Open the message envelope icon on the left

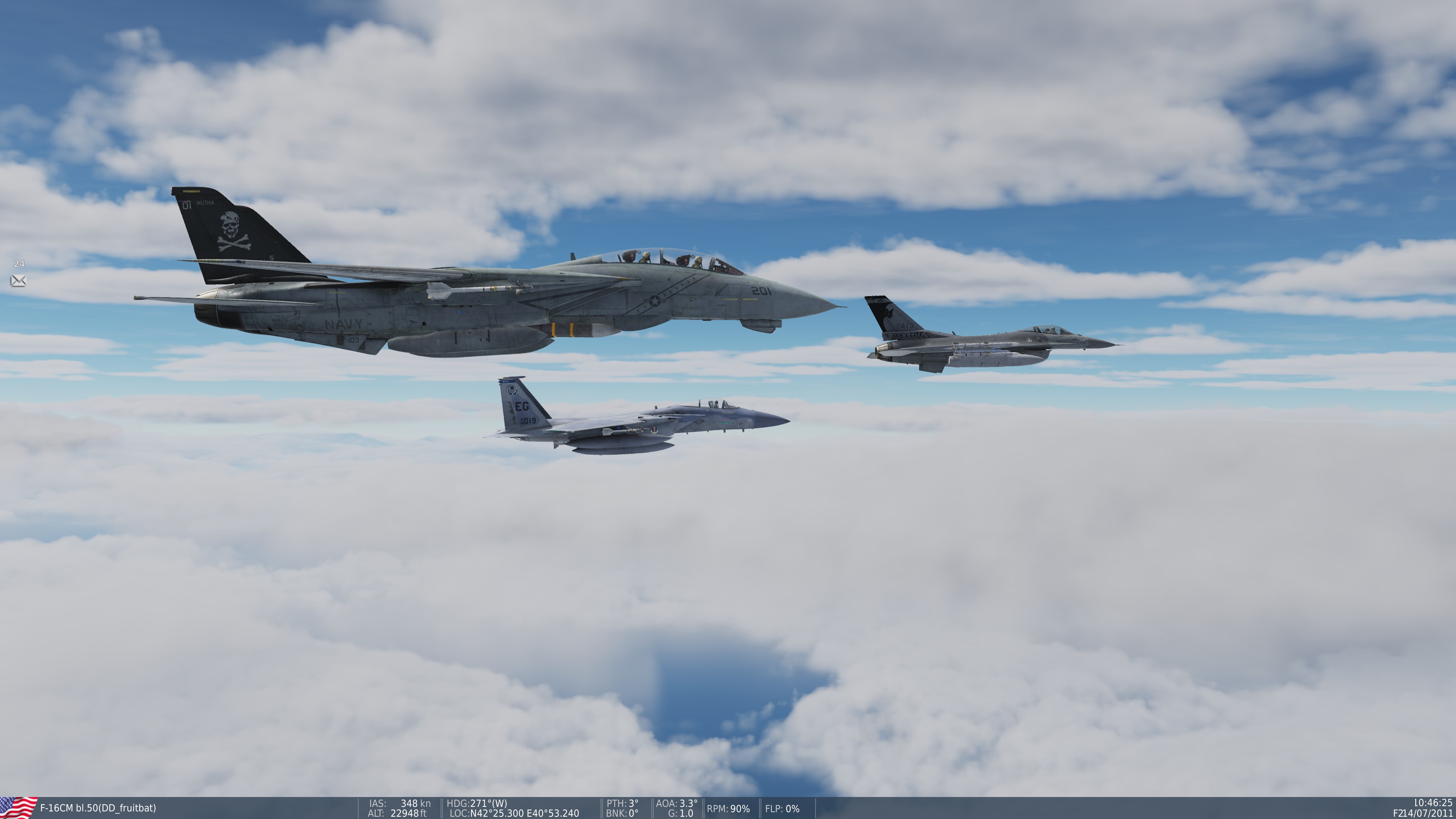[19, 281]
